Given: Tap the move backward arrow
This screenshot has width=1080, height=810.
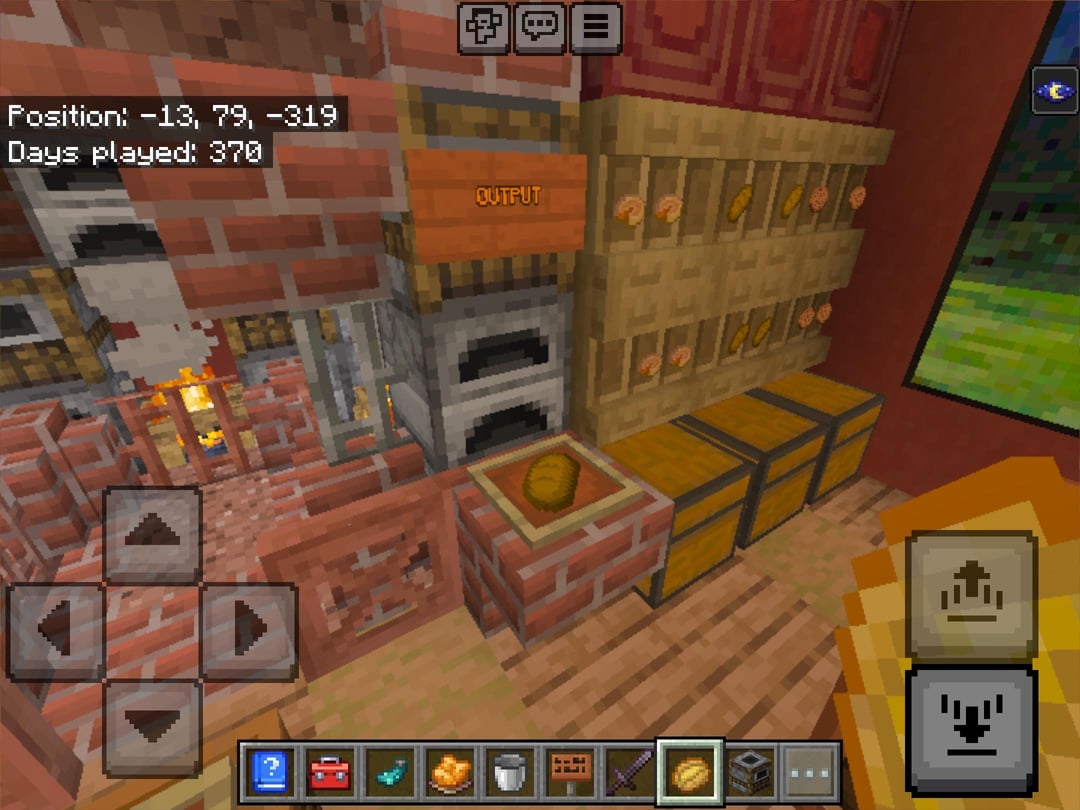Looking at the screenshot, I should pyautogui.click(x=152, y=727).
